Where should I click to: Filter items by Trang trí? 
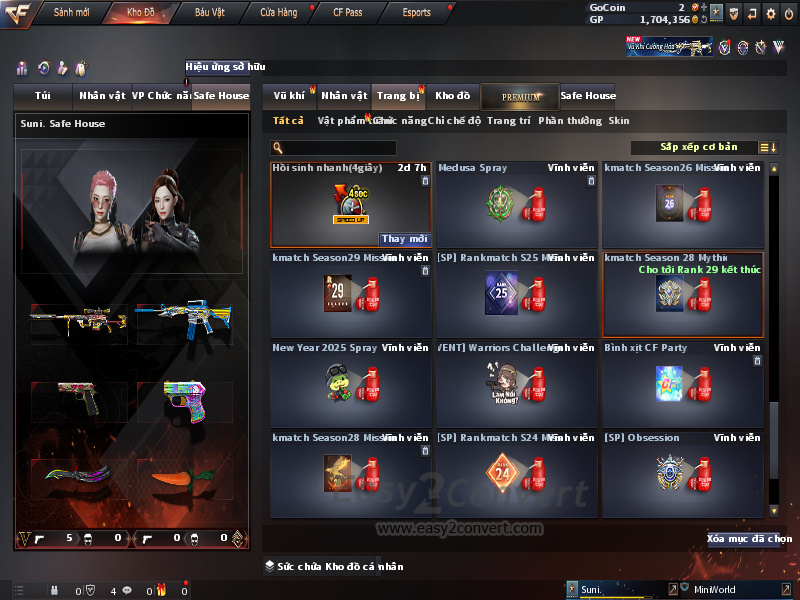pos(509,121)
